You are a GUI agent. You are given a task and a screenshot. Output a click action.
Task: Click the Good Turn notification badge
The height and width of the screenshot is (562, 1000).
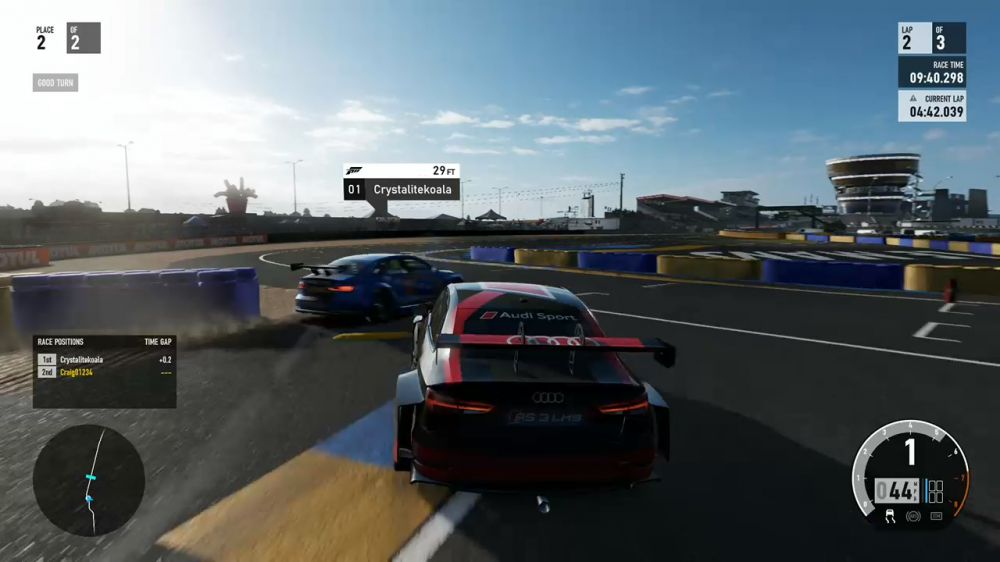[x=55, y=83]
